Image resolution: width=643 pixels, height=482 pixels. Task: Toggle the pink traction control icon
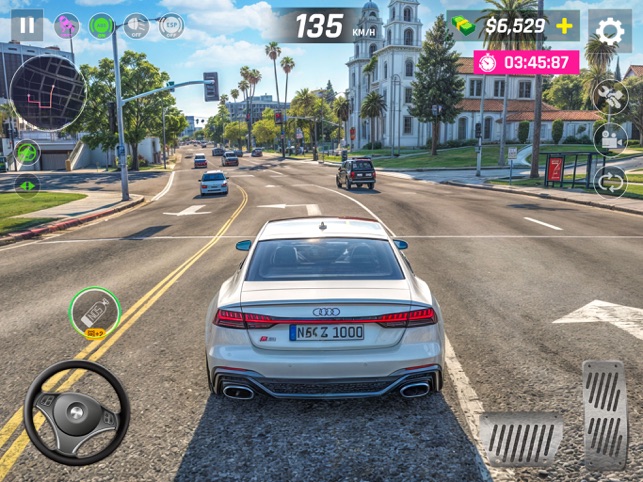click(x=67, y=25)
